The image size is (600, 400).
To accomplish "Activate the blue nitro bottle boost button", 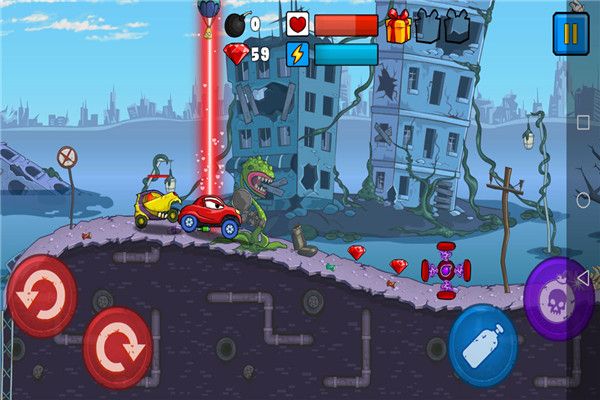I will (483, 345).
